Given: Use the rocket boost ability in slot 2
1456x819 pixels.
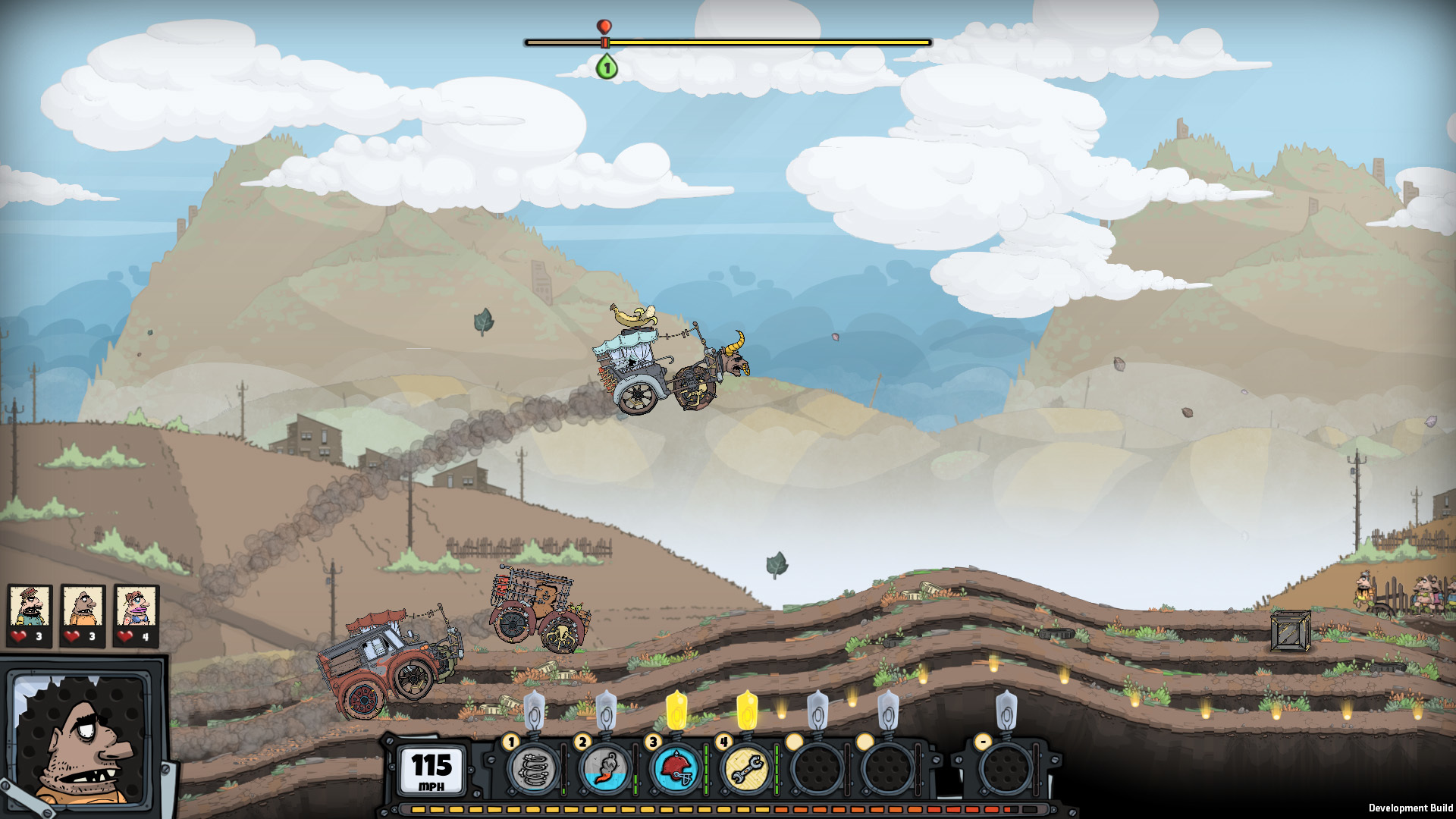Looking at the screenshot, I should (604, 769).
